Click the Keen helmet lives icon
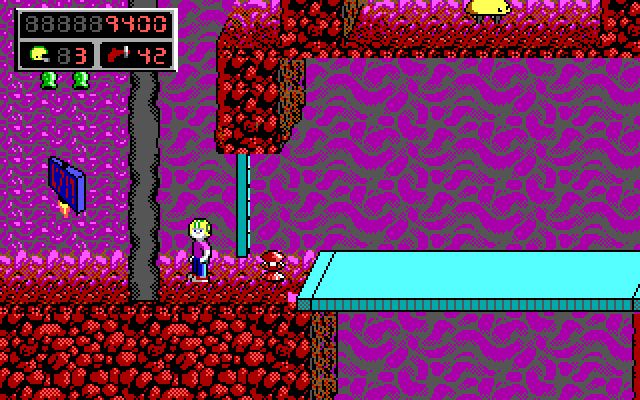 [x=38, y=54]
